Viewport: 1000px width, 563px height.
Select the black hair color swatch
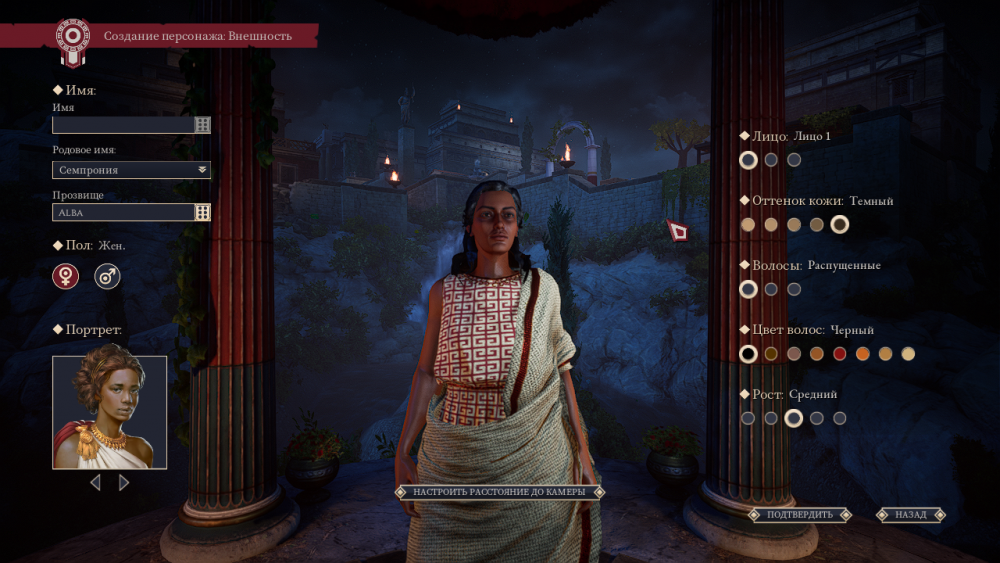[x=748, y=354]
